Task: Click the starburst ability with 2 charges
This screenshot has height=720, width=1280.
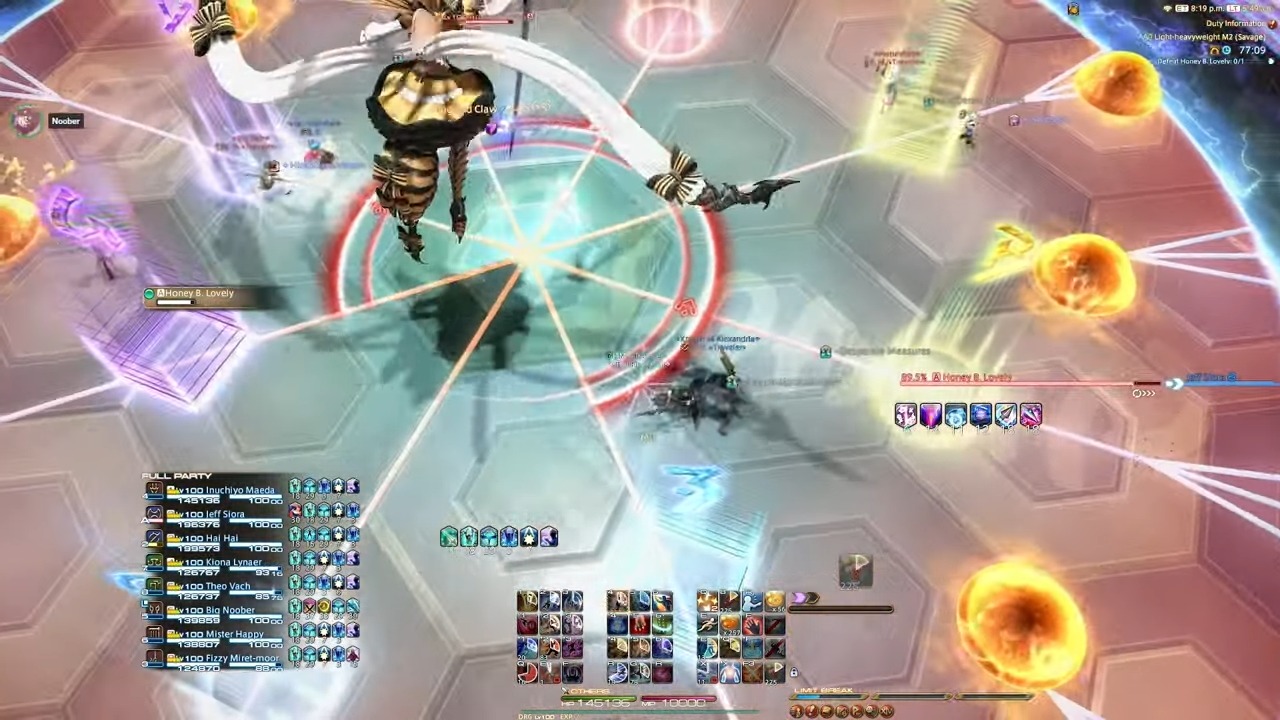Action: tap(707, 601)
